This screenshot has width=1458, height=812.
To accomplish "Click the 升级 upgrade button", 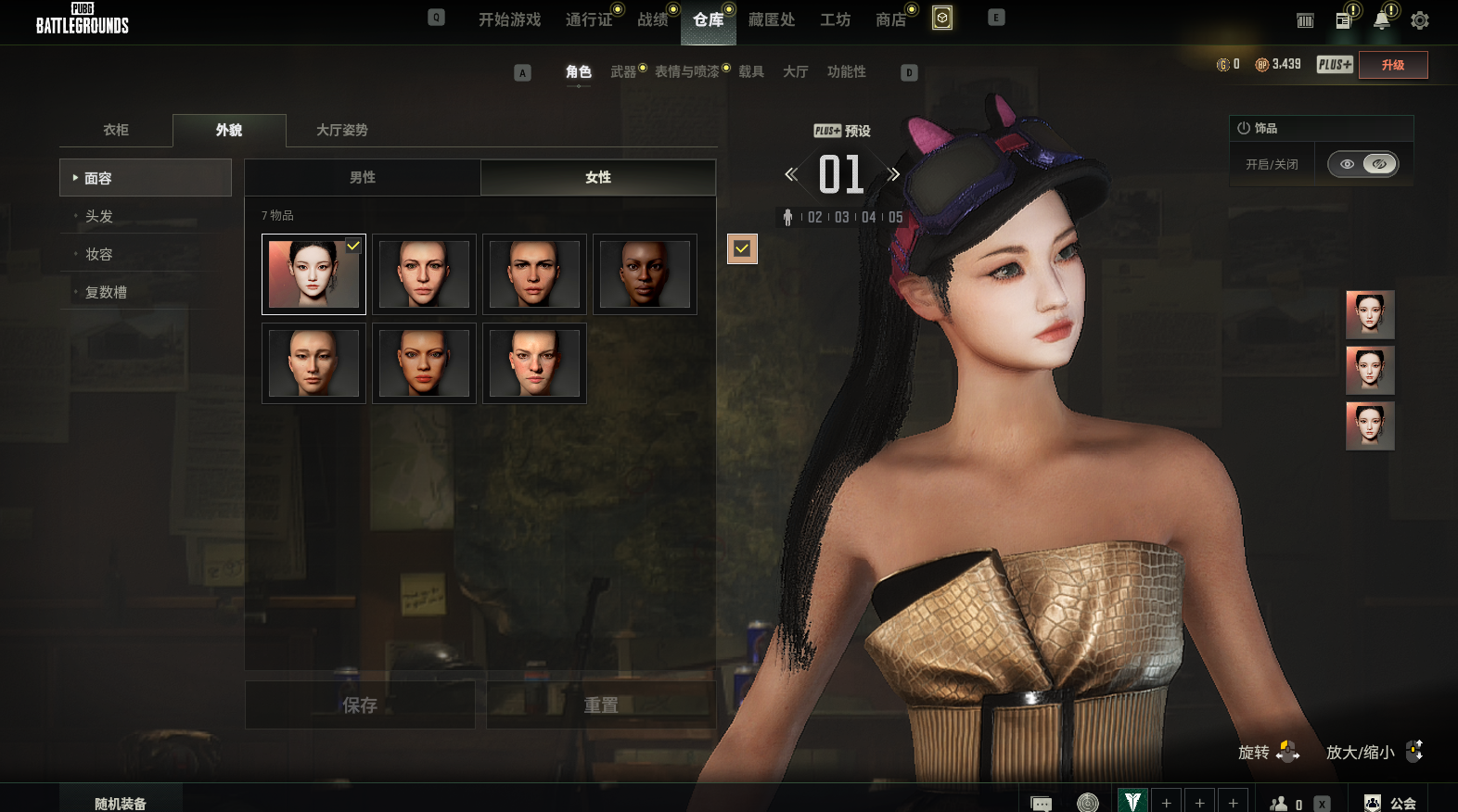I will [x=1392, y=65].
